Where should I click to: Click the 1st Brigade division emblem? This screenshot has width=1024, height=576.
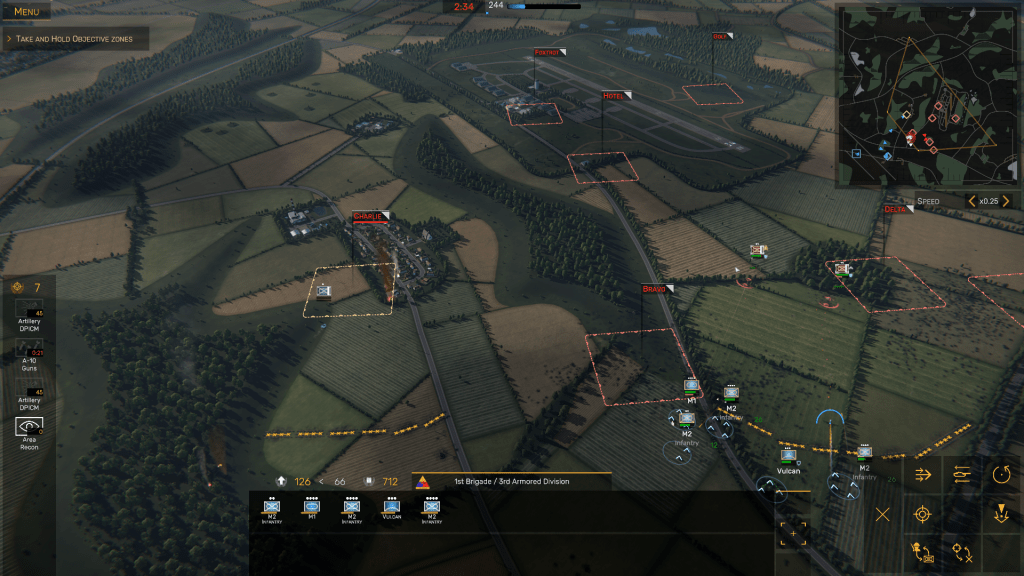(421, 482)
